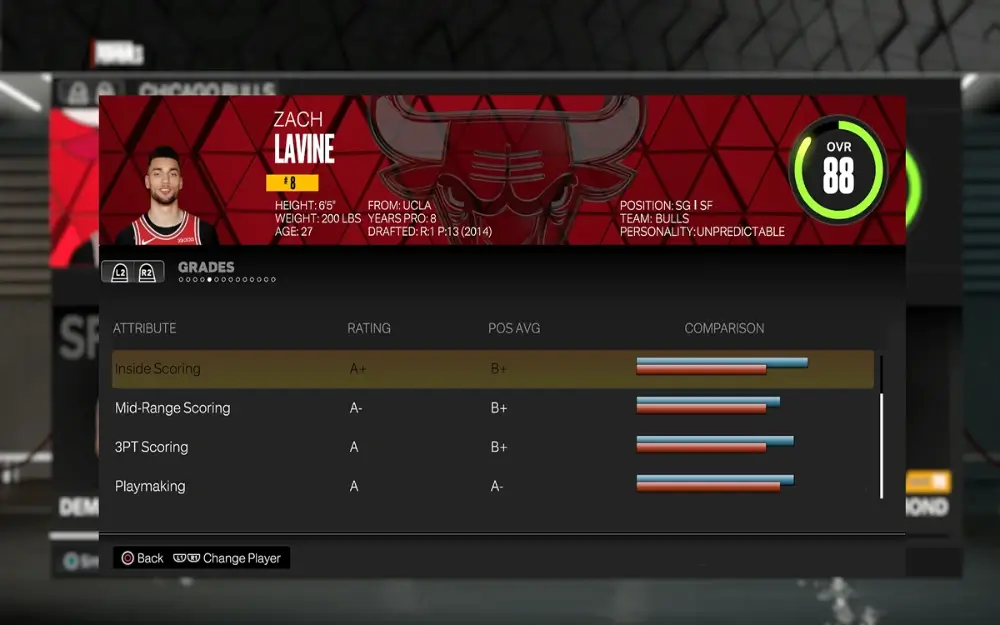Image resolution: width=1000 pixels, height=625 pixels.
Task: Click the Back option
Action: pyautogui.click(x=141, y=558)
